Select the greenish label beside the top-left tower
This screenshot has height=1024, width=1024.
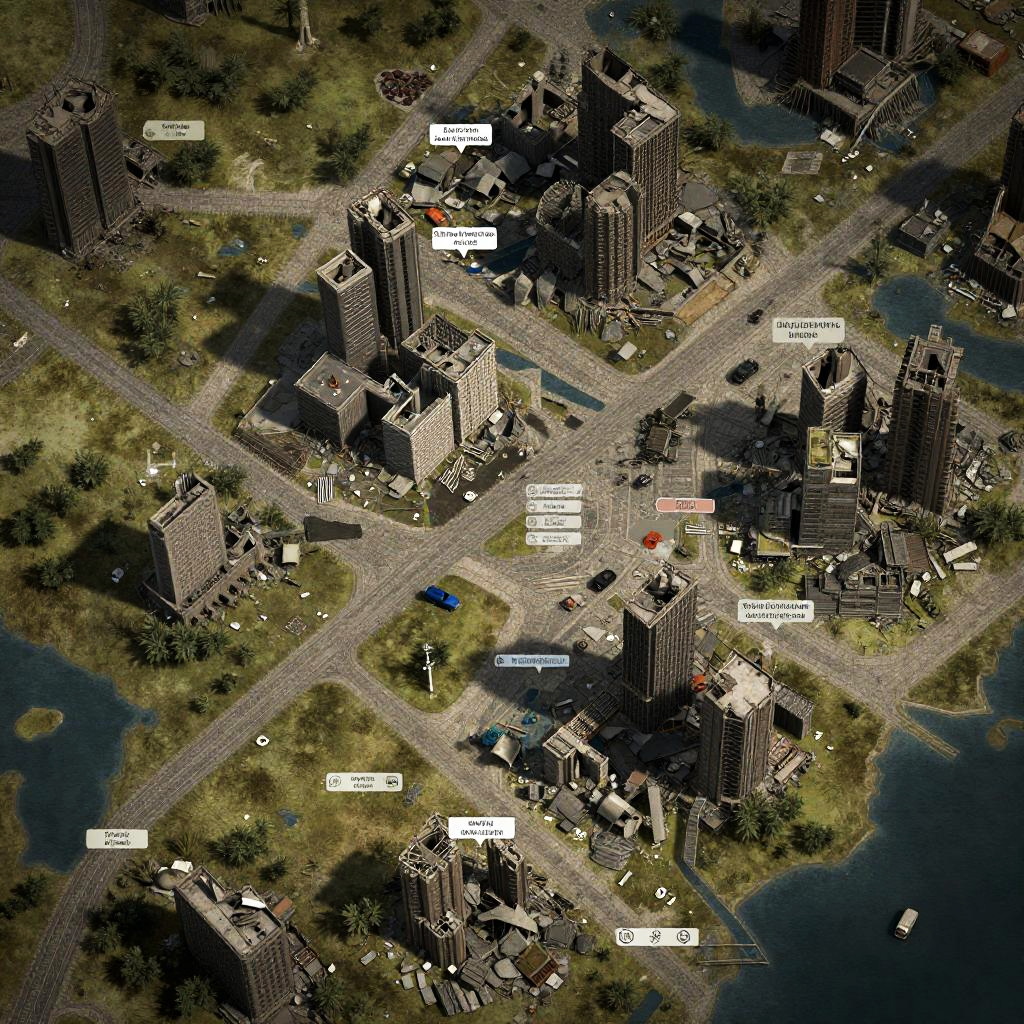pos(173,130)
